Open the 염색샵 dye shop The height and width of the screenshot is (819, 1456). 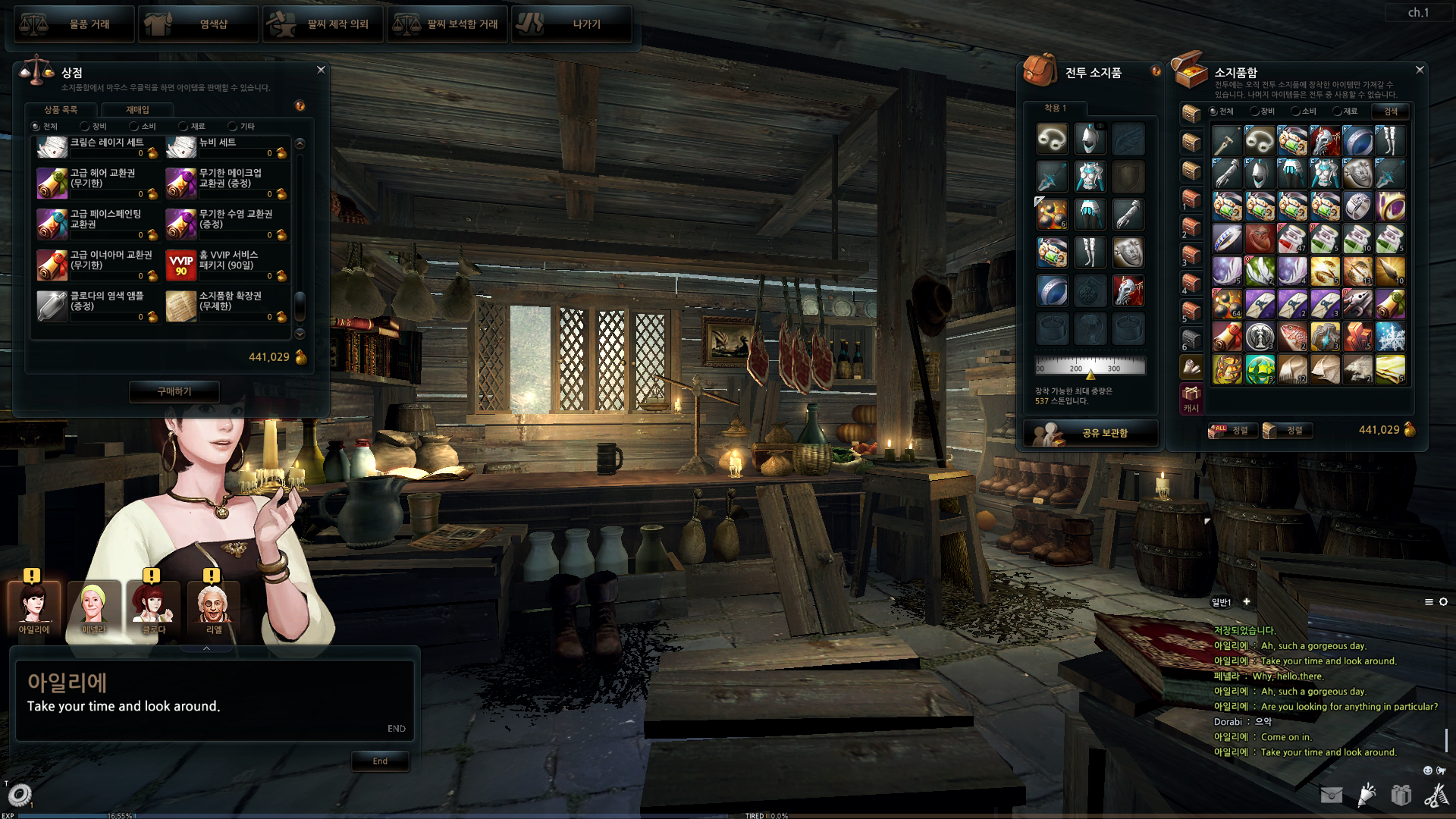coord(199,24)
